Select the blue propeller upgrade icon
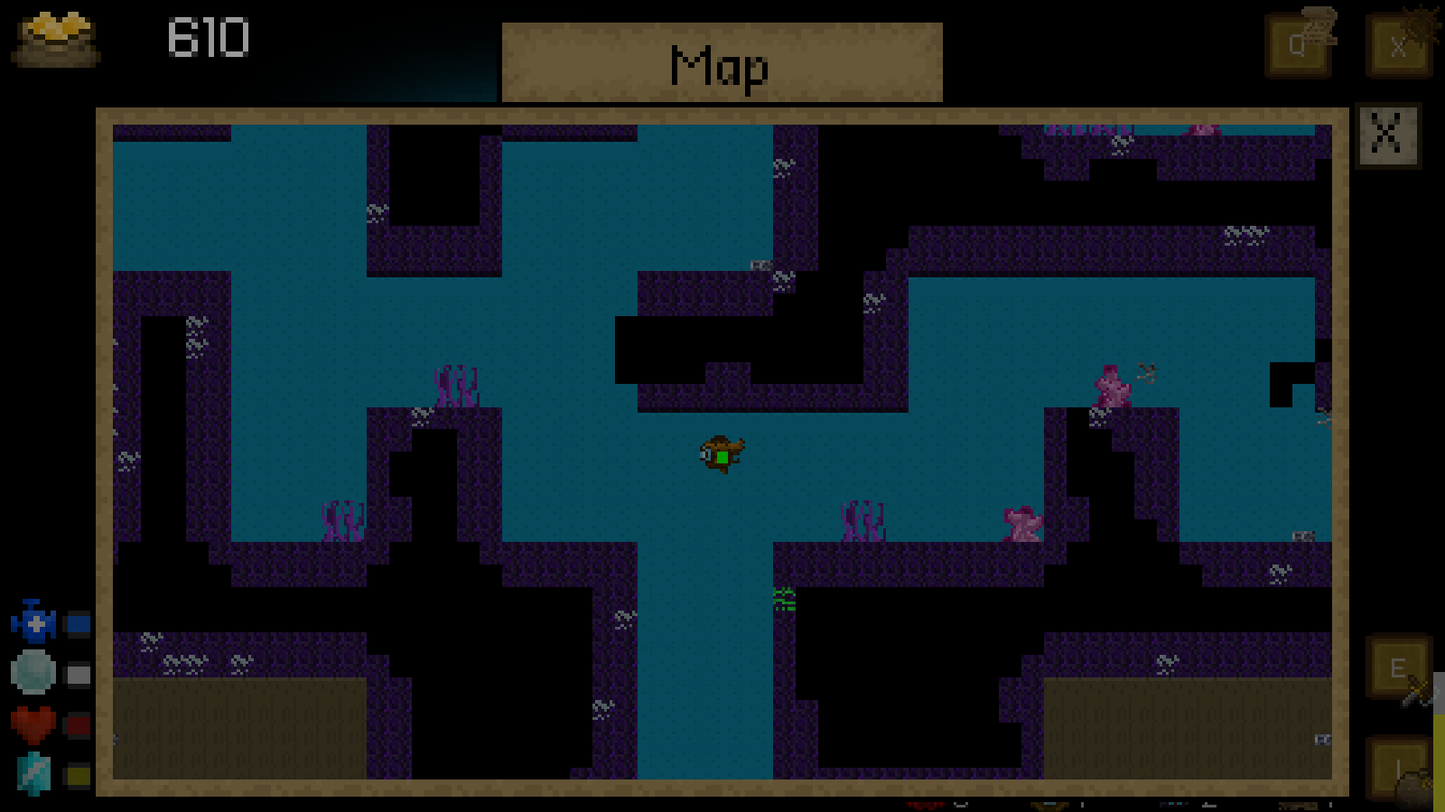 pos(35,622)
